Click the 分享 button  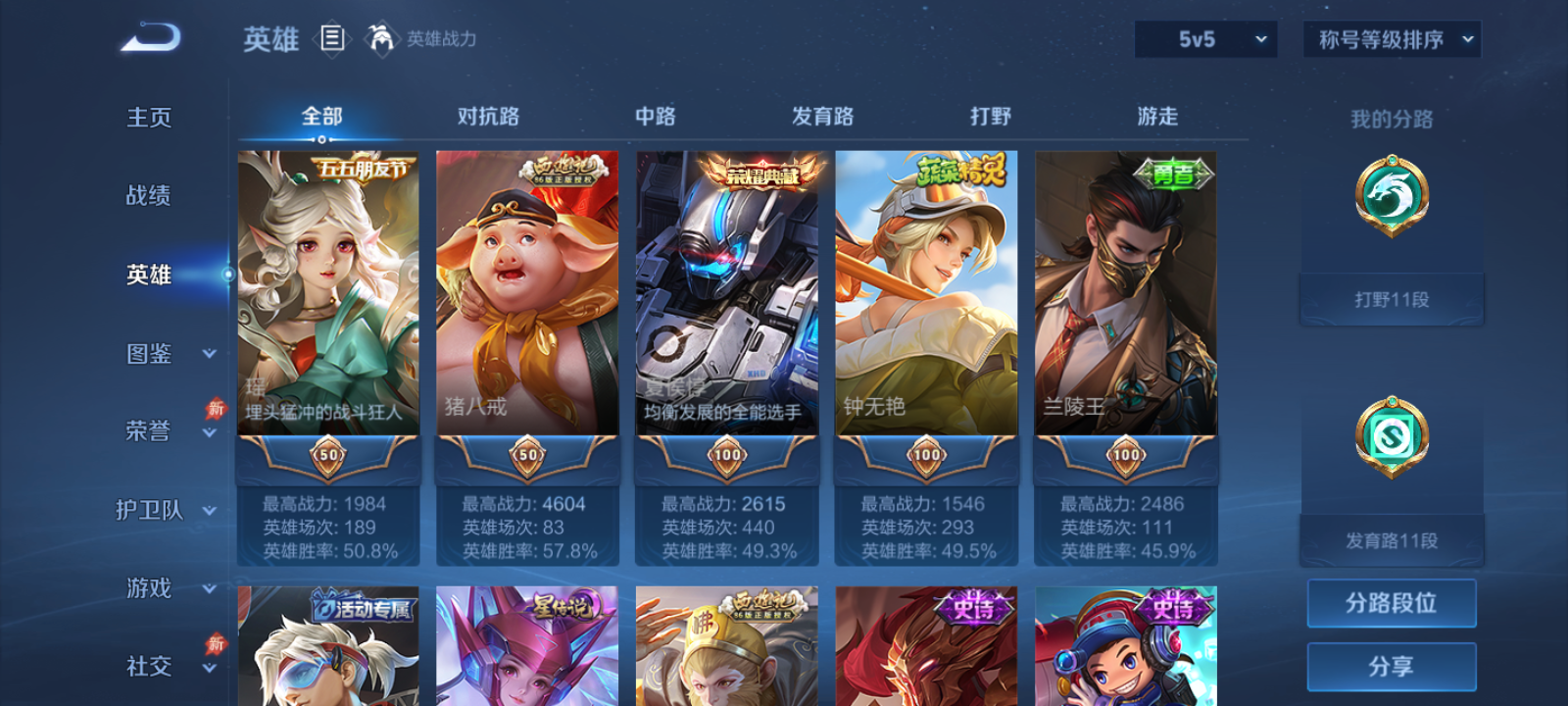(1394, 666)
